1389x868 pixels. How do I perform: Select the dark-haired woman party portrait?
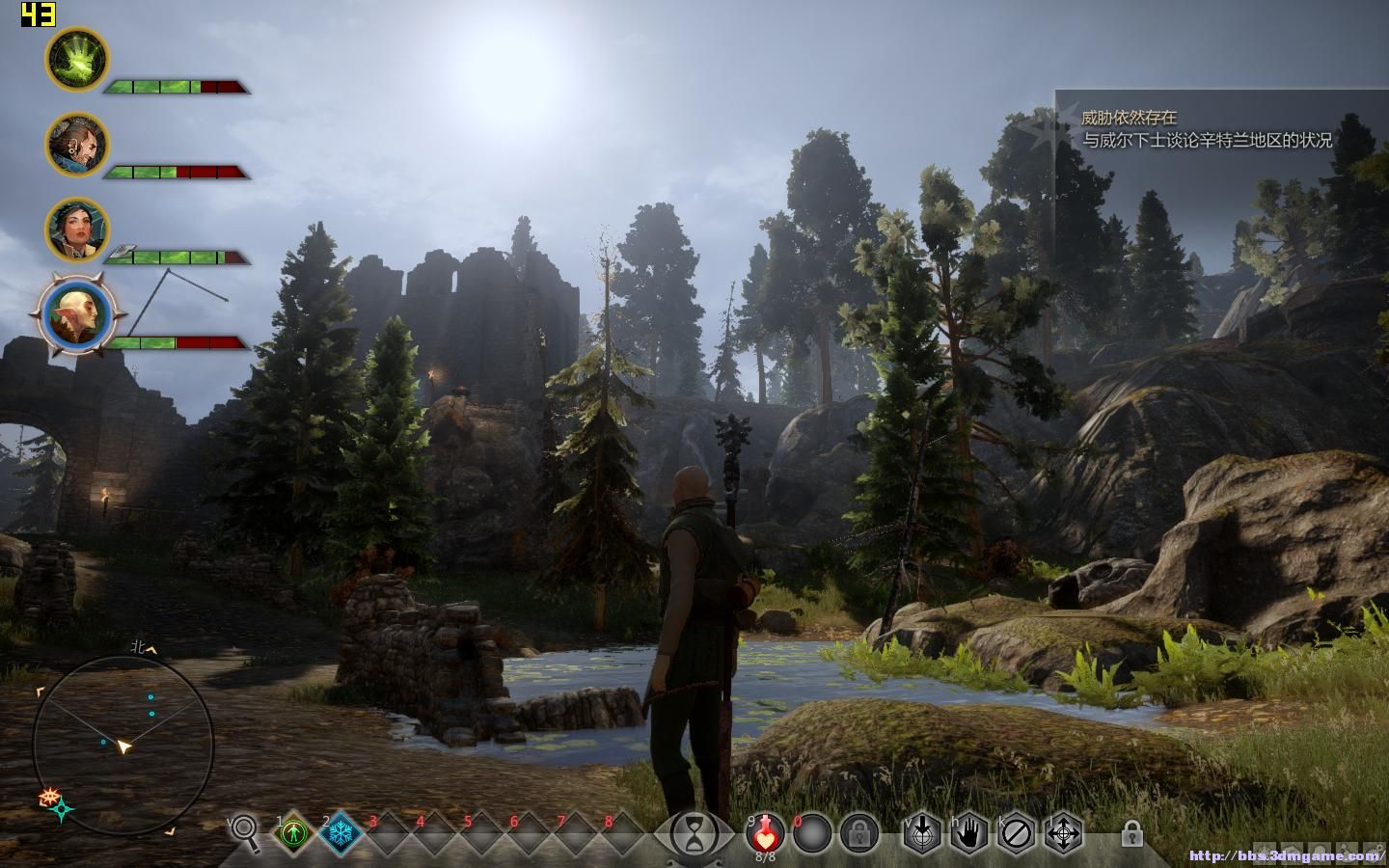point(77,229)
